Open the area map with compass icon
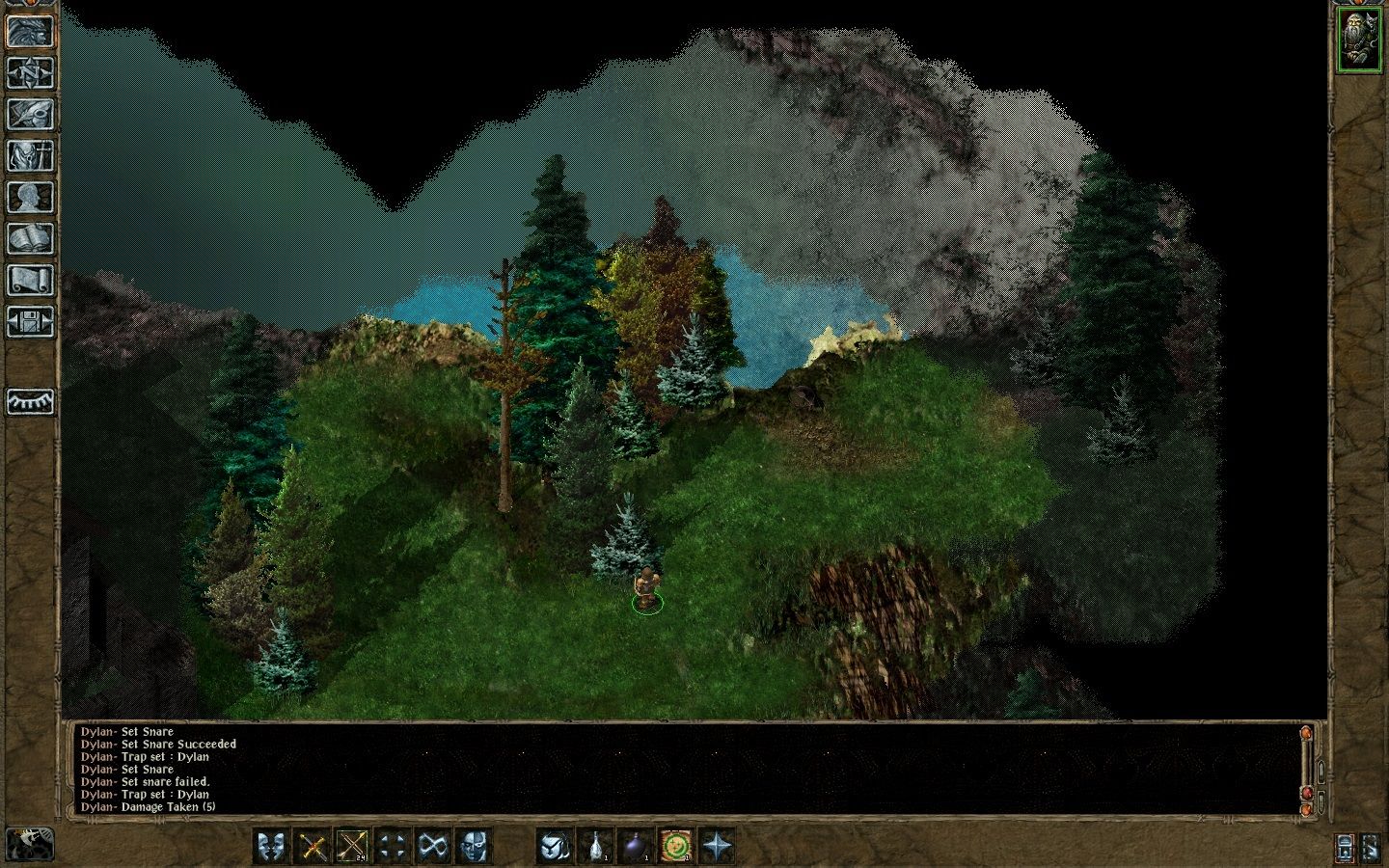This screenshot has height=868, width=1389. coord(30,73)
